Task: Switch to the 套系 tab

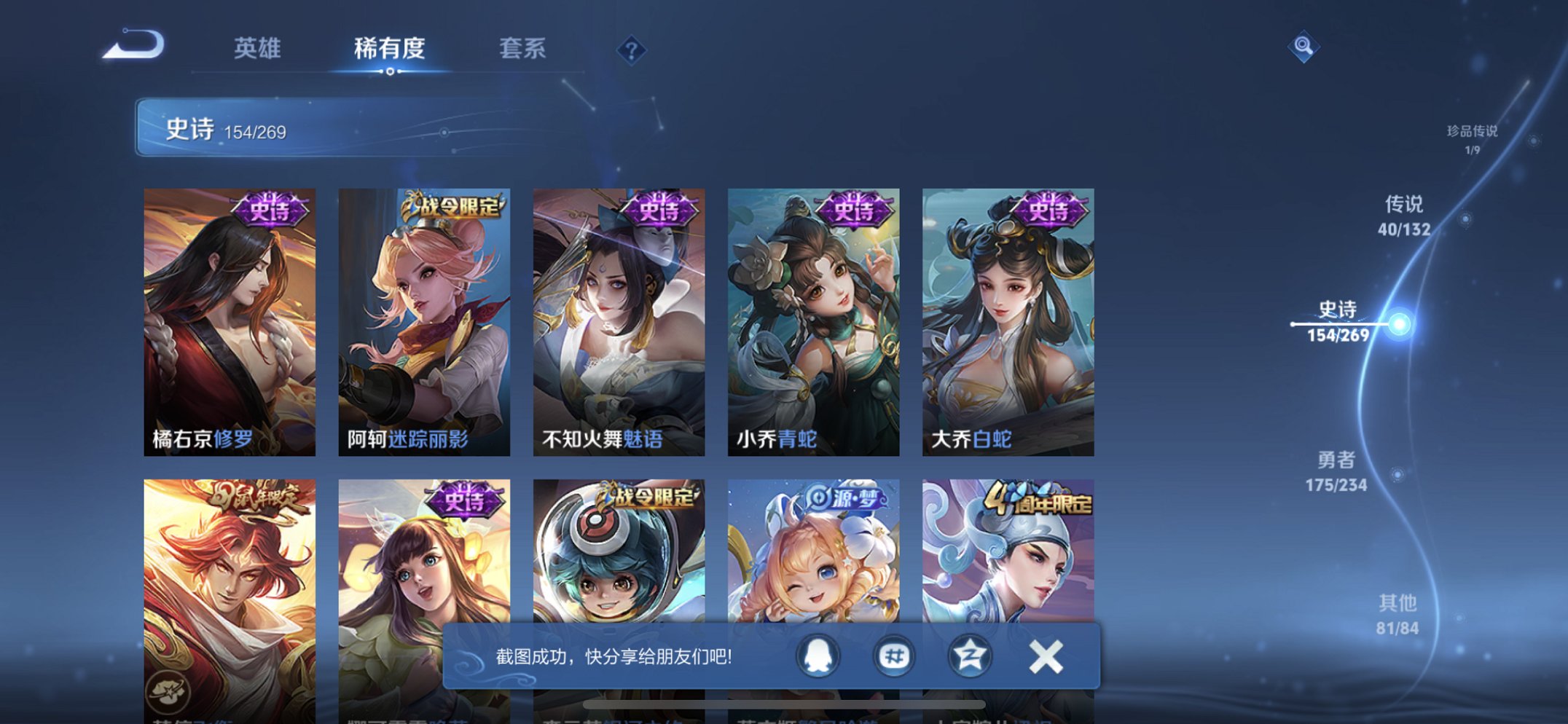Action: [522, 50]
